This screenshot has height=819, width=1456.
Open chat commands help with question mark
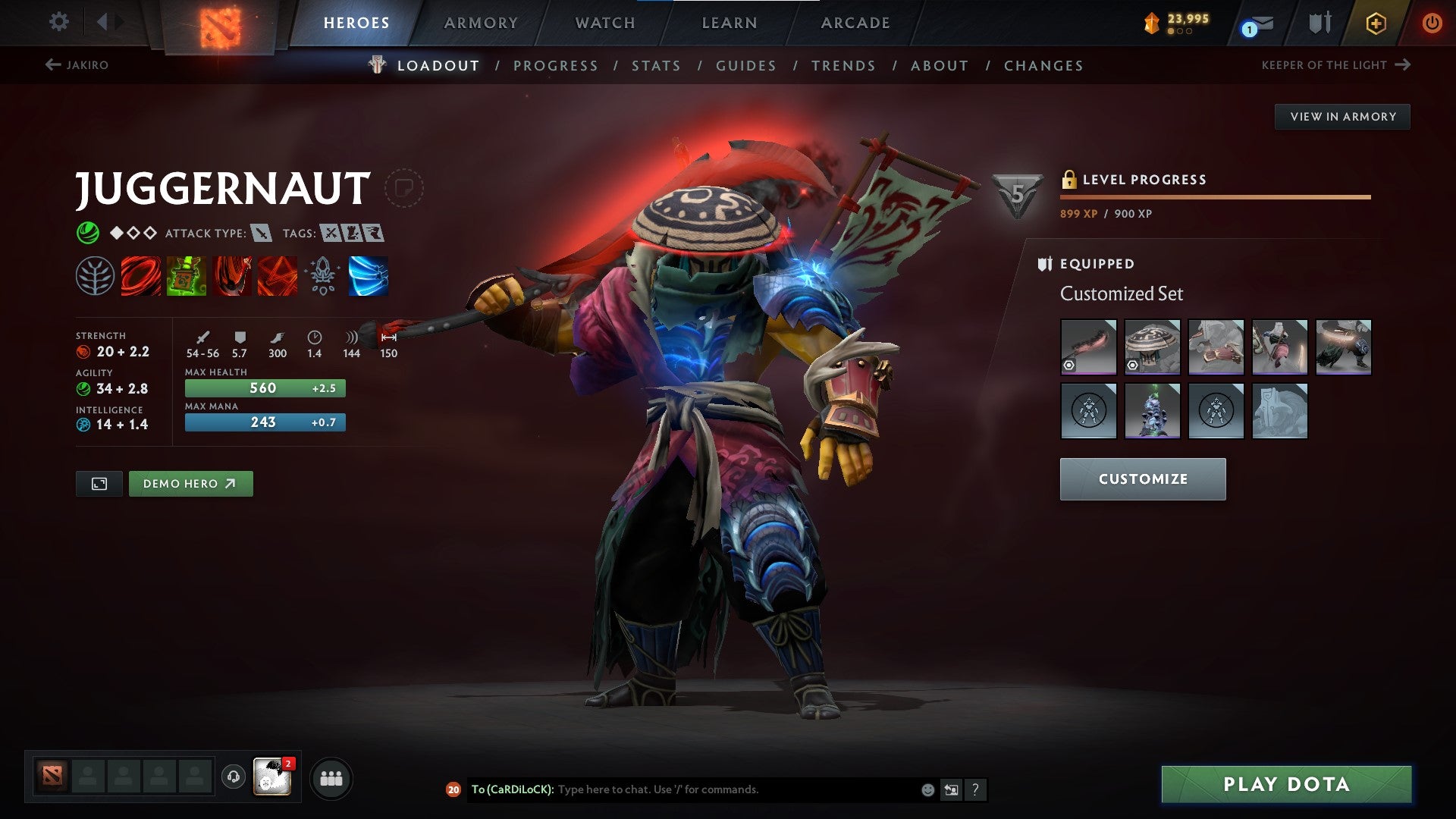tap(975, 789)
